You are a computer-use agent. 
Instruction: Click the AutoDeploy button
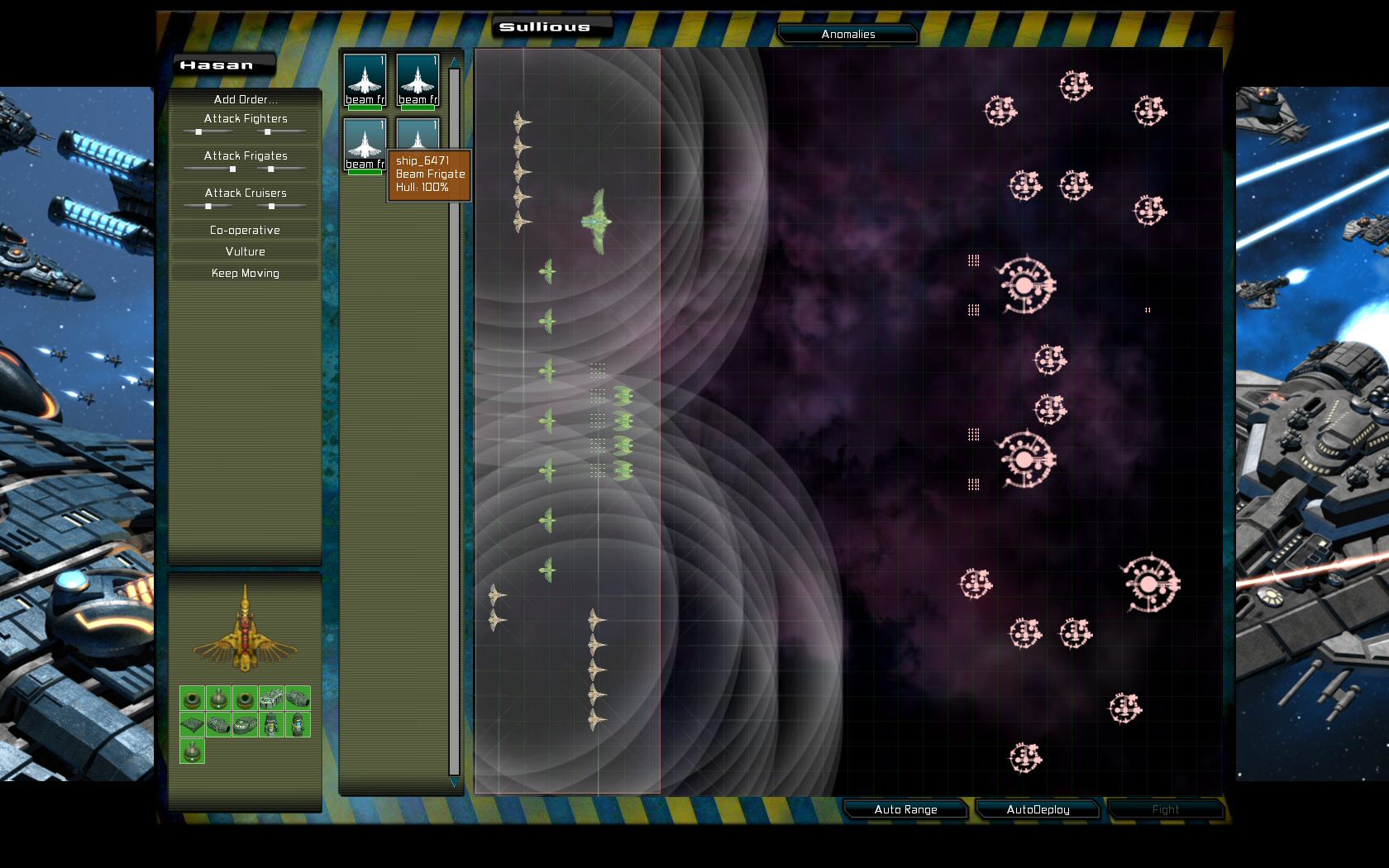pyautogui.click(x=1038, y=809)
